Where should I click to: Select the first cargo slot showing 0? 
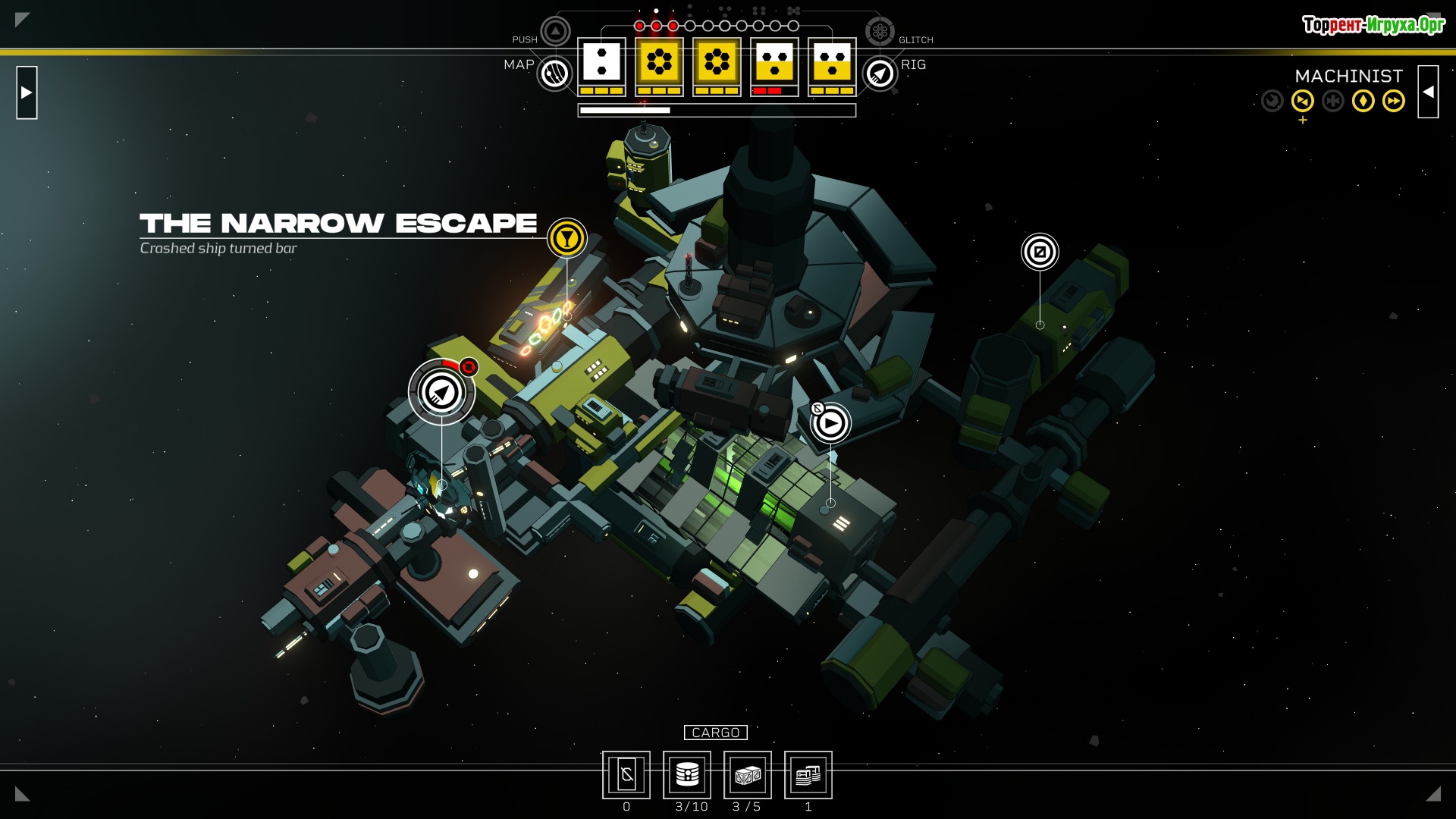coord(626,775)
